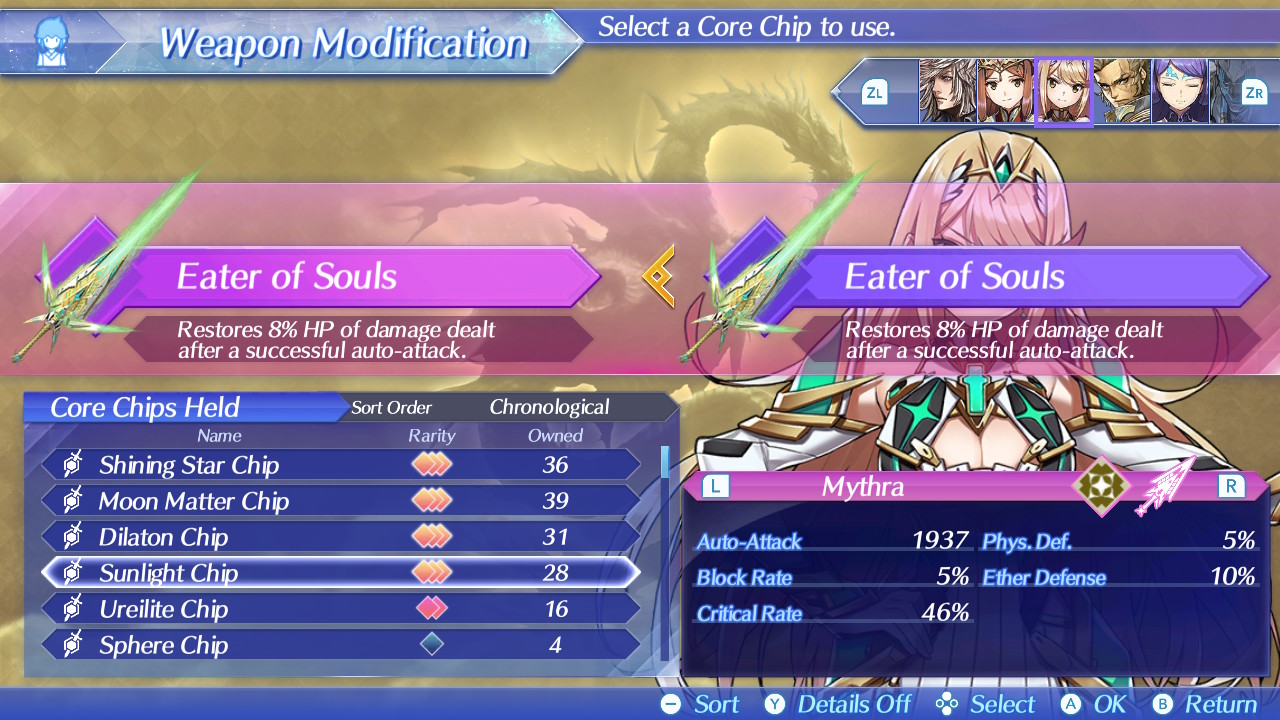Select the highlighted Sunlight Chip
This screenshot has height=720, width=1280.
click(x=340, y=573)
